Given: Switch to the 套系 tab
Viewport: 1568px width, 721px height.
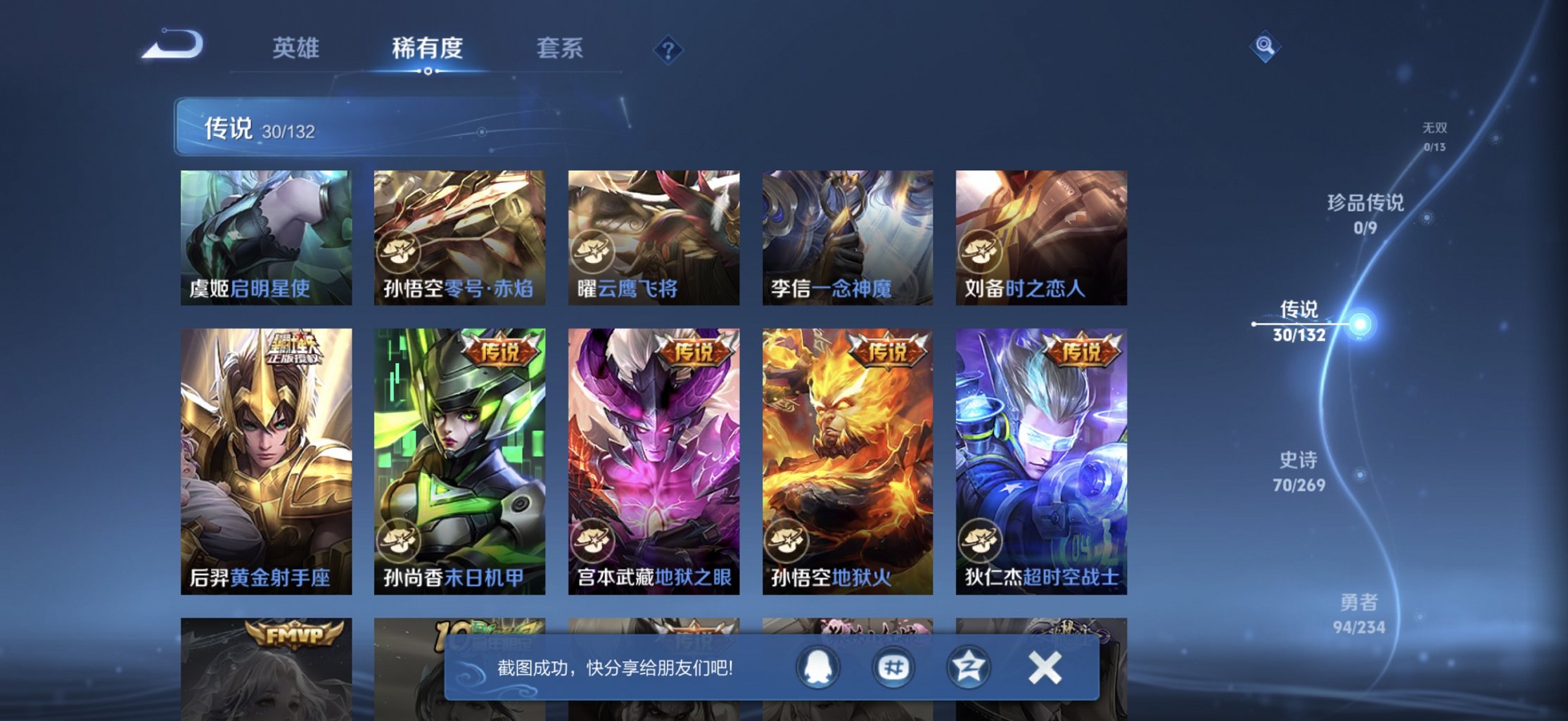Looking at the screenshot, I should tap(561, 49).
